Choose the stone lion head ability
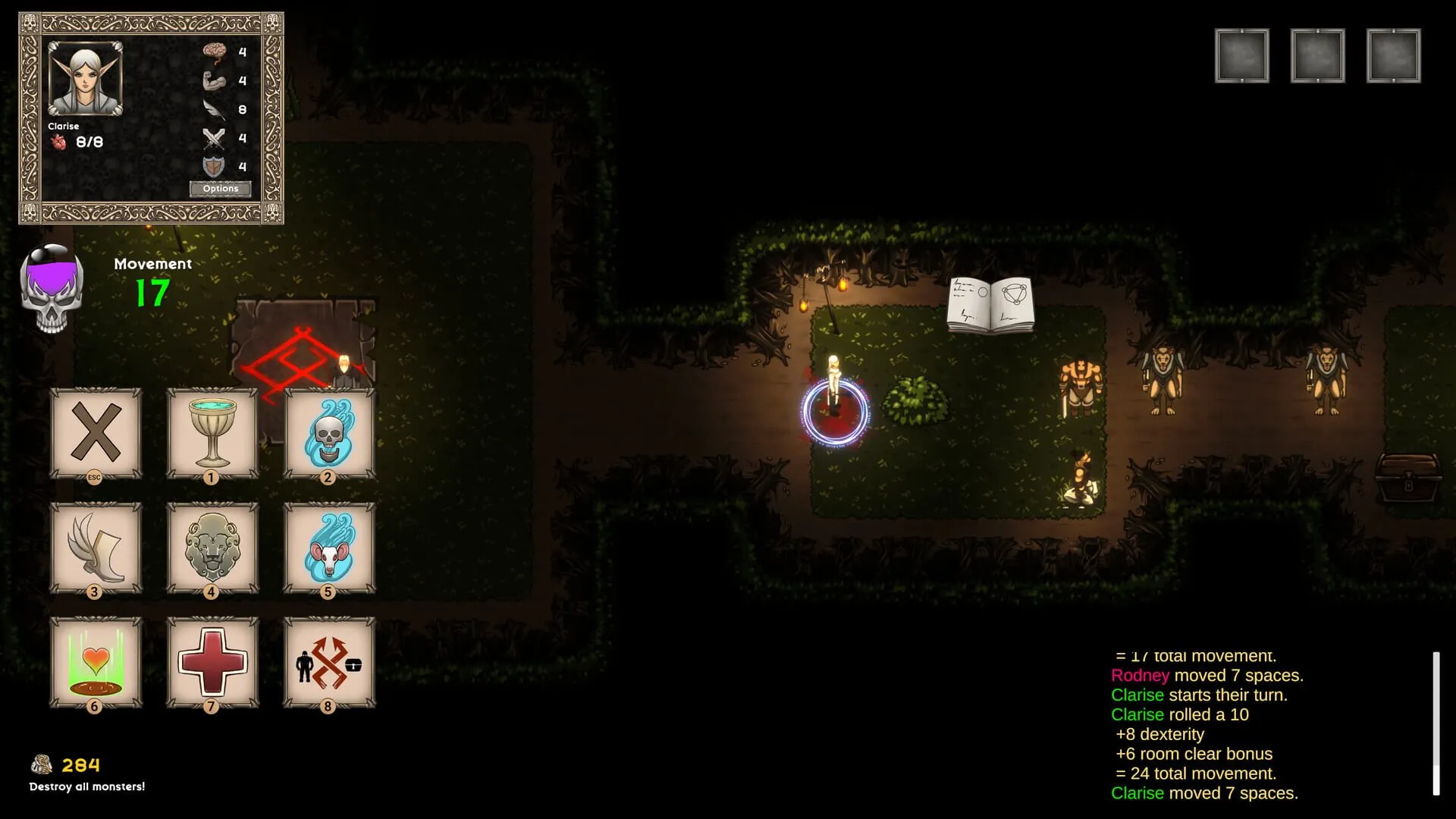This screenshot has width=1456, height=819. [212, 548]
